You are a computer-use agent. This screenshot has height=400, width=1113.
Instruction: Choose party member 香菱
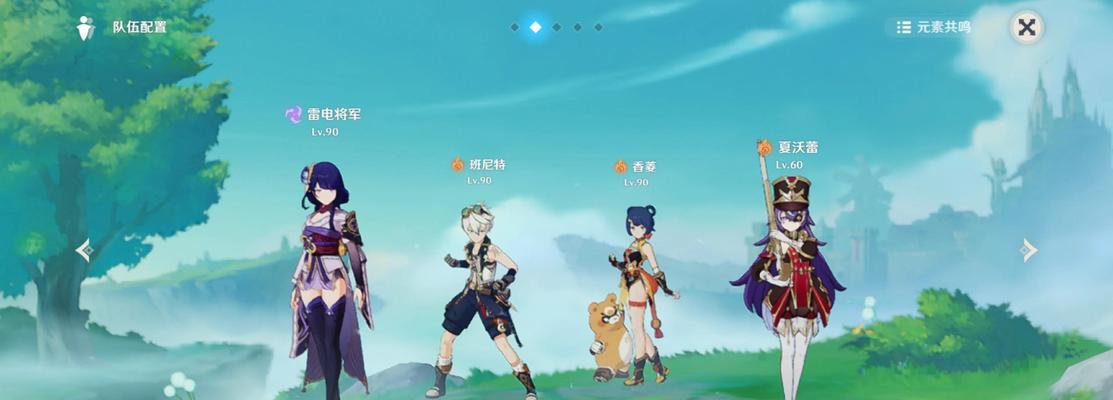pos(638,295)
